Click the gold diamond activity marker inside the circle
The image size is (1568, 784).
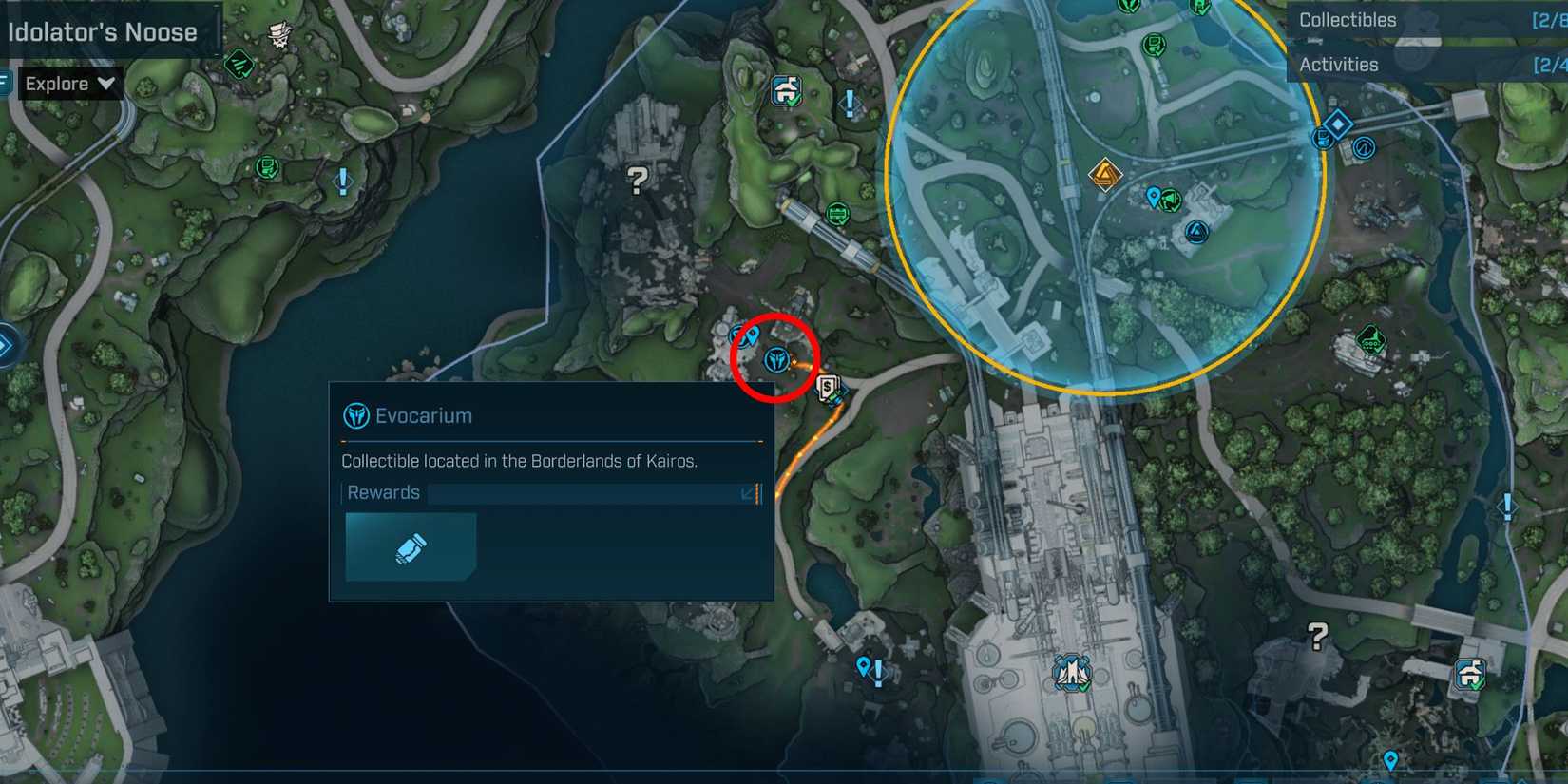coord(1104,176)
